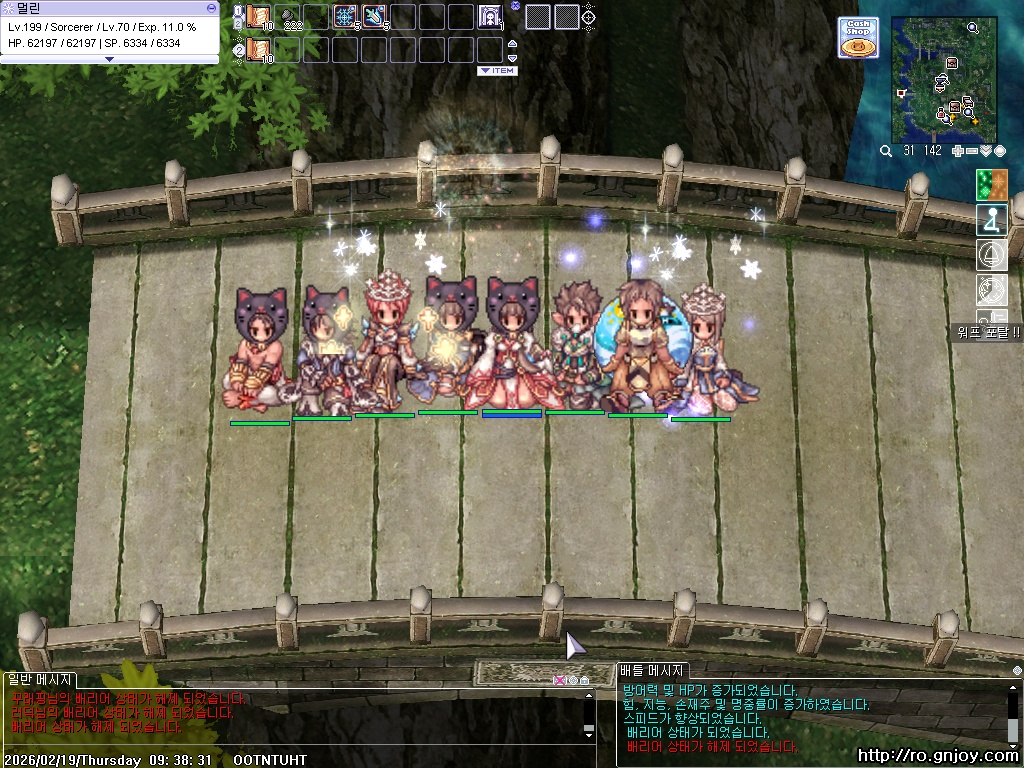Switch to the 배틀 메시지 tab
1024x768 pixels.
click(652, 671)
